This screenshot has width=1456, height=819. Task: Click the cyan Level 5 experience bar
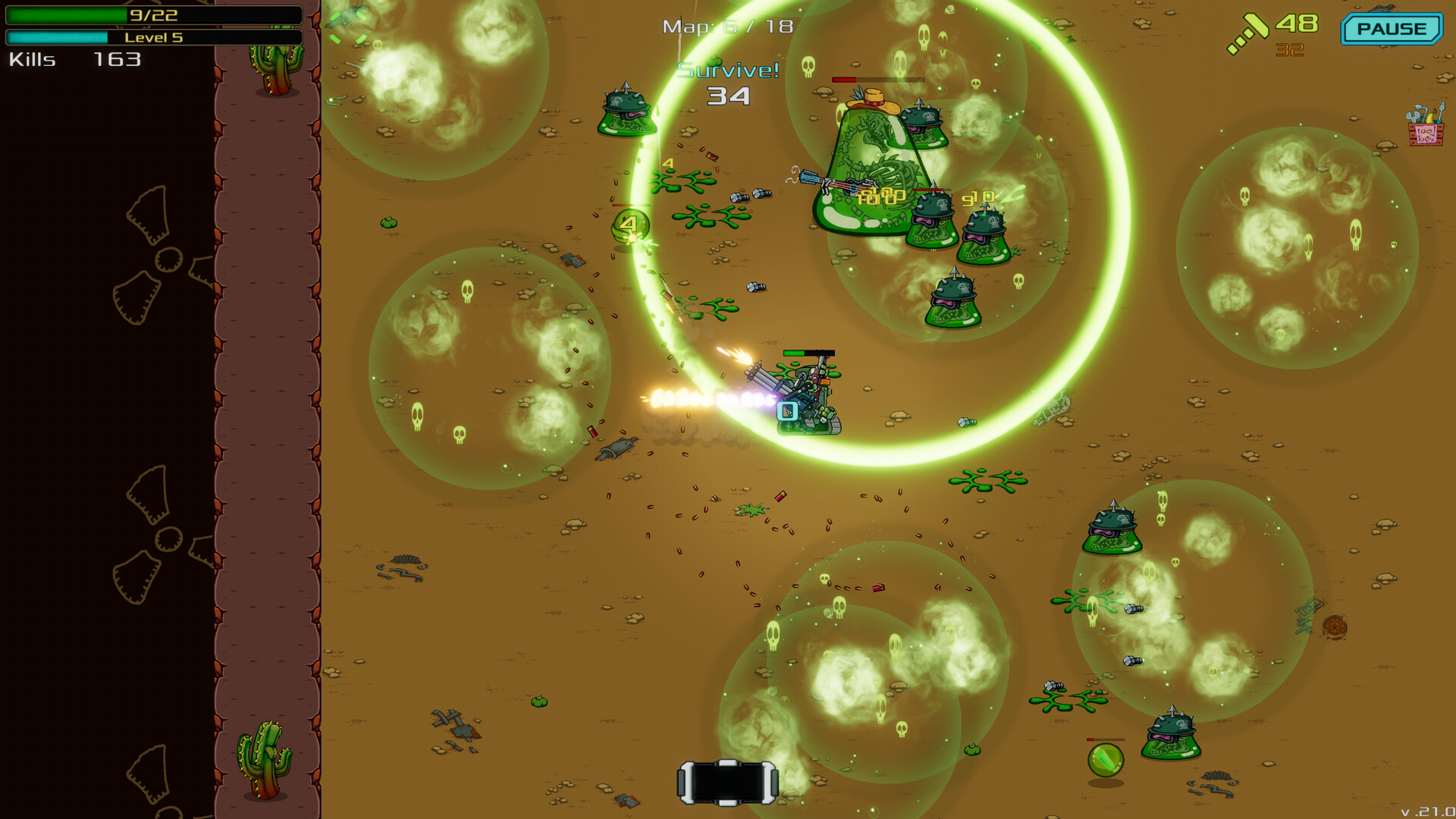[152, 37]
